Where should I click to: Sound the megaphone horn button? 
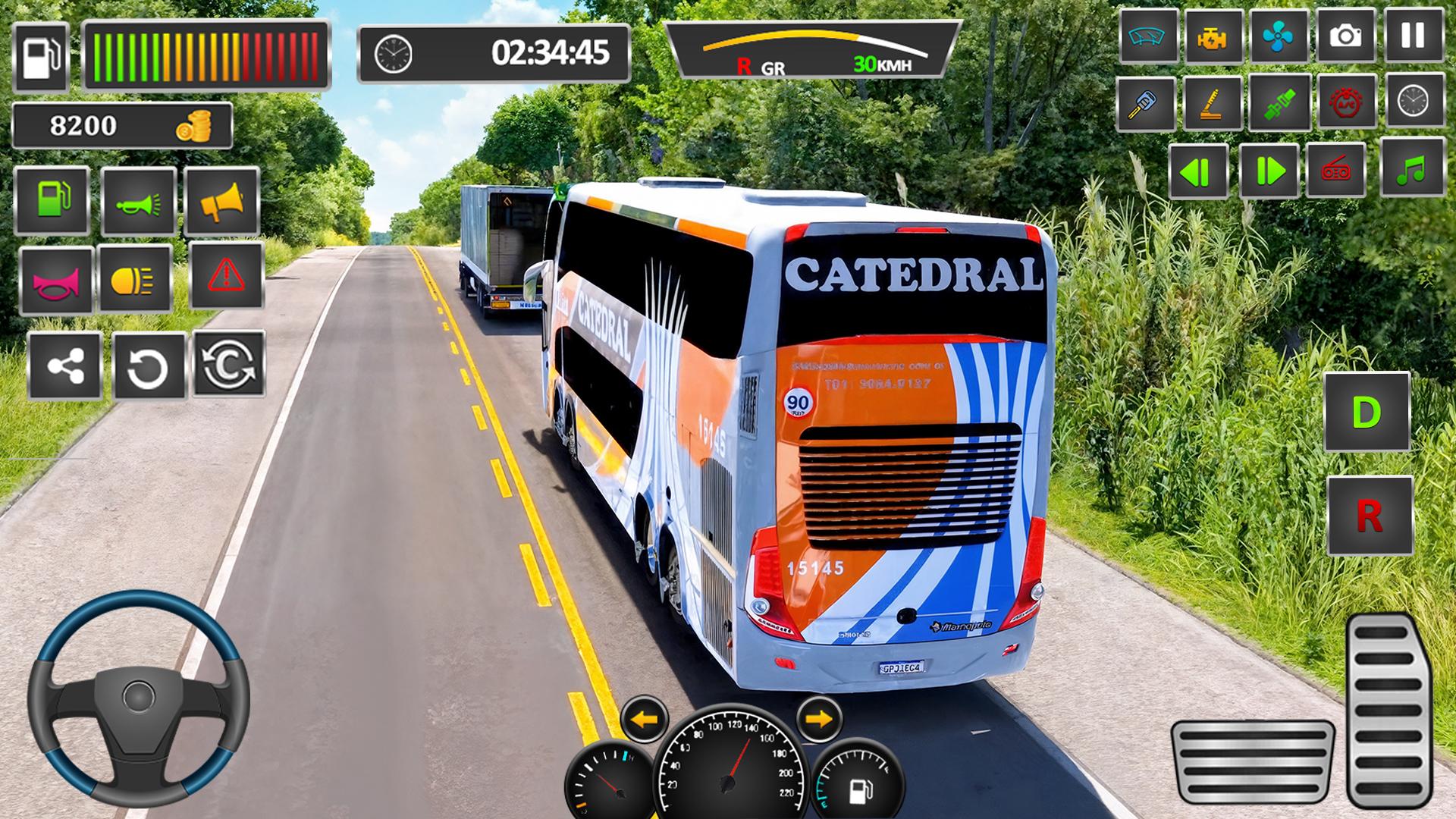[x=221, y=201]
